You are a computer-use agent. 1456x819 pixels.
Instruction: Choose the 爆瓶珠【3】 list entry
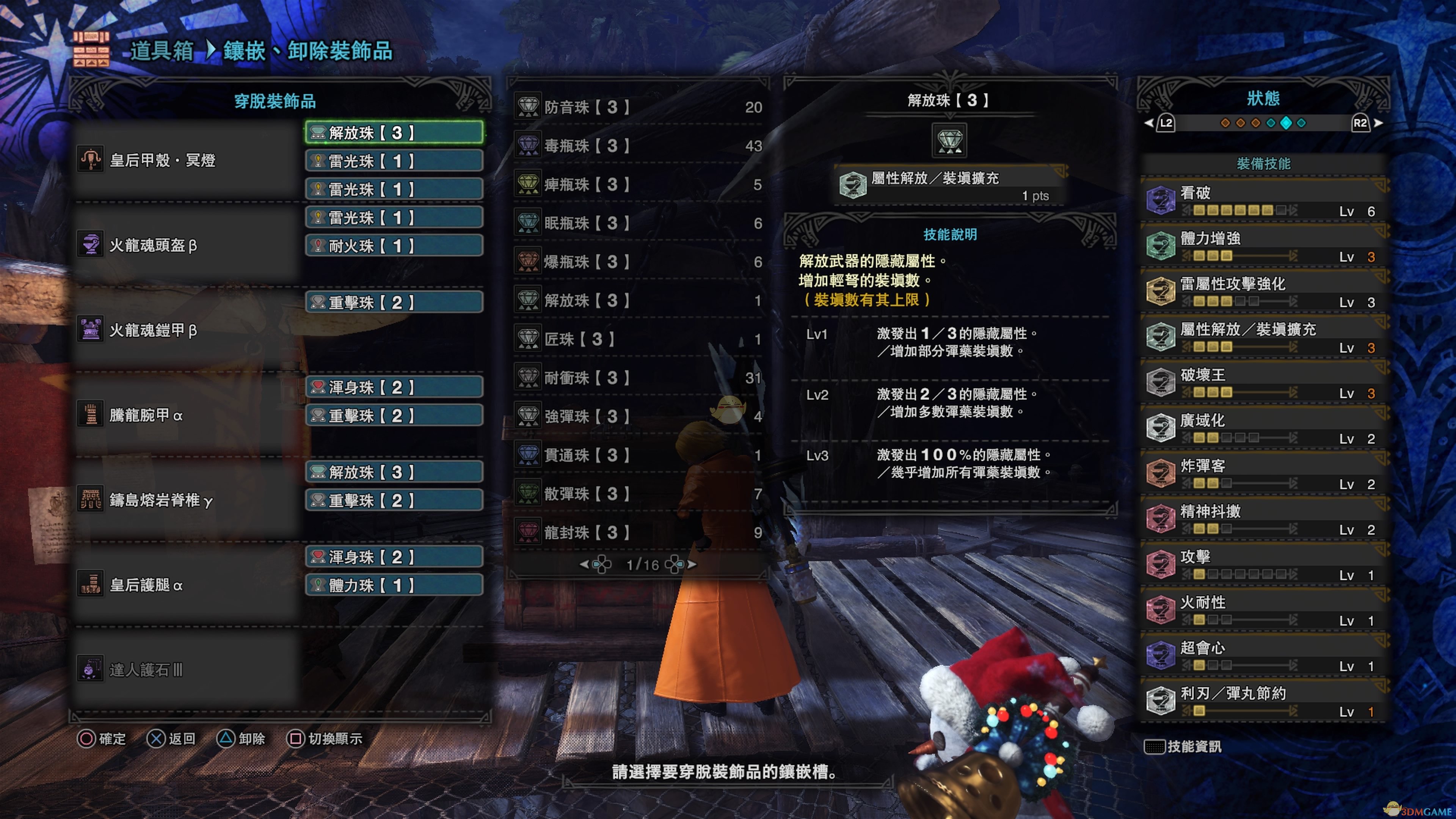[x=639, y=262]
